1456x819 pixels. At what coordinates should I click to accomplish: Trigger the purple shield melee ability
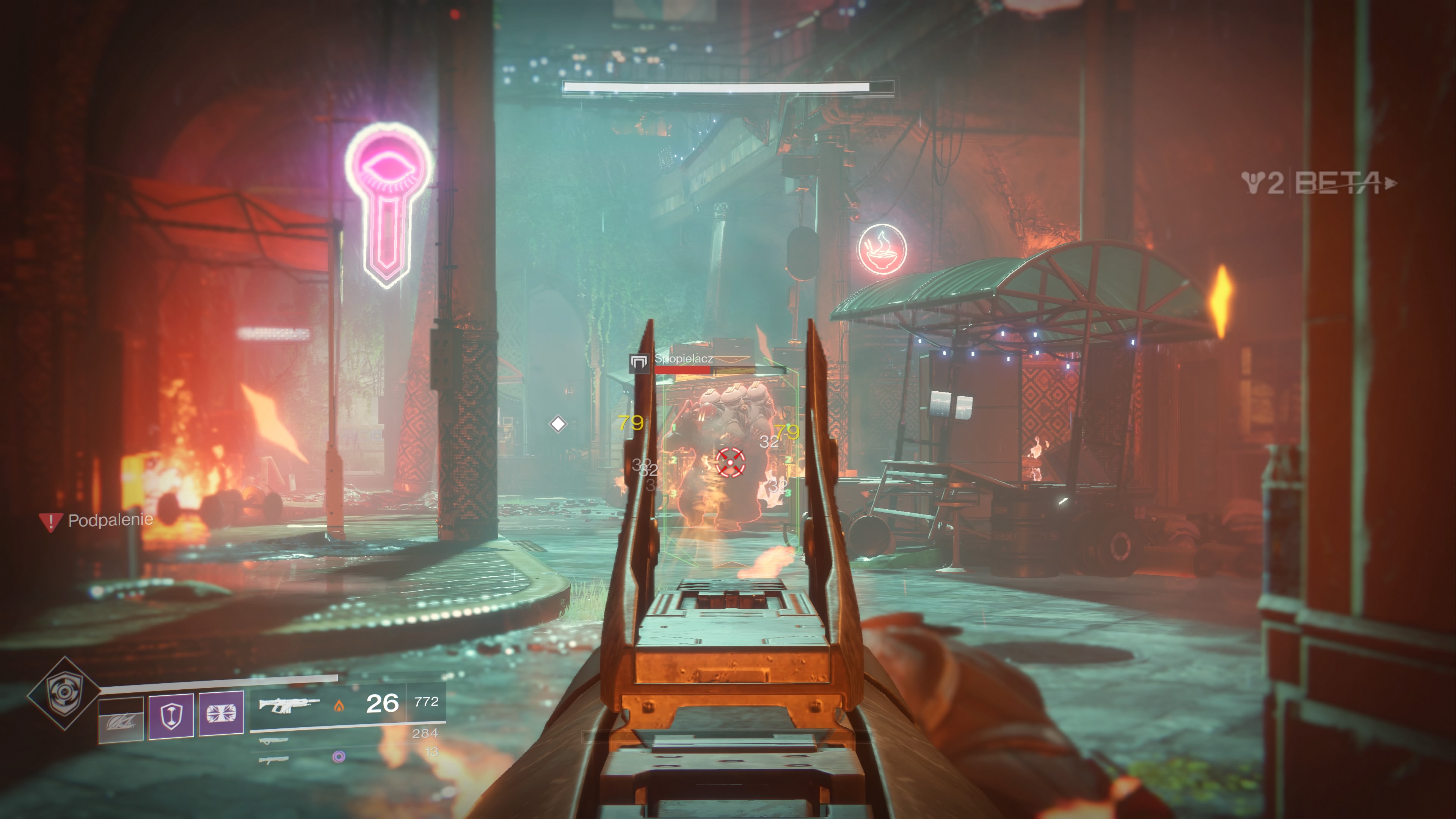(x=171, y=716)
